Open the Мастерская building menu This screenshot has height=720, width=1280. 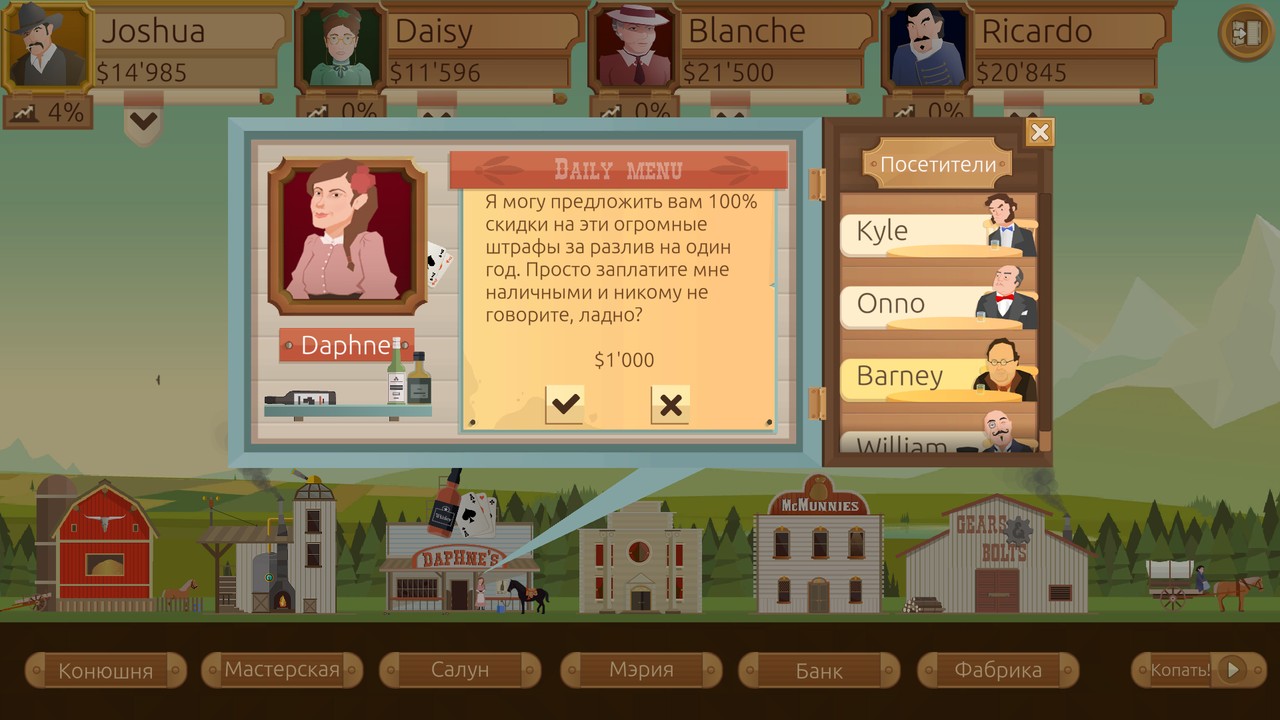pos(282,670)
